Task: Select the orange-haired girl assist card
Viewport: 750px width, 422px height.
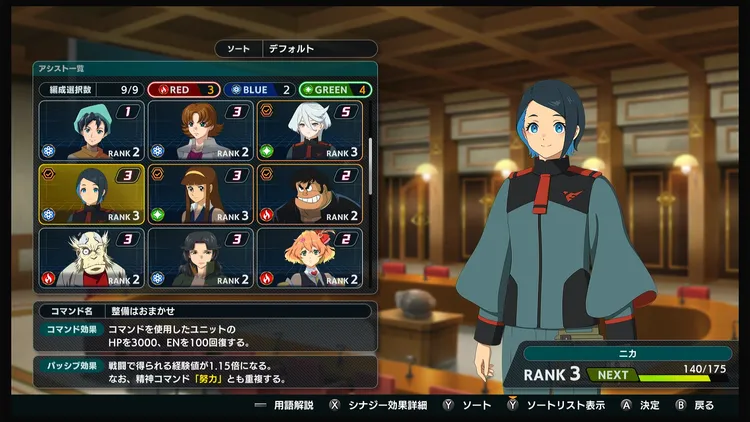Action: point(309,257)
